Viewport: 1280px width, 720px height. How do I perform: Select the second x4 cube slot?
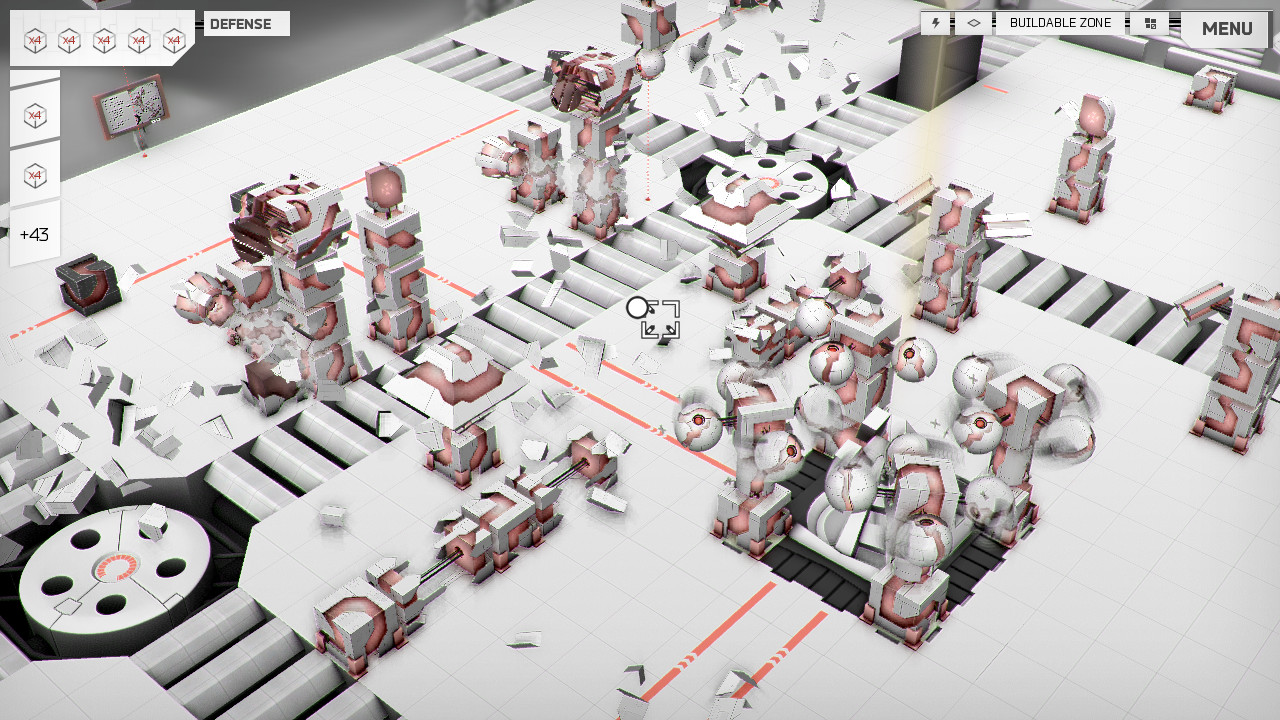pos(70,38)
